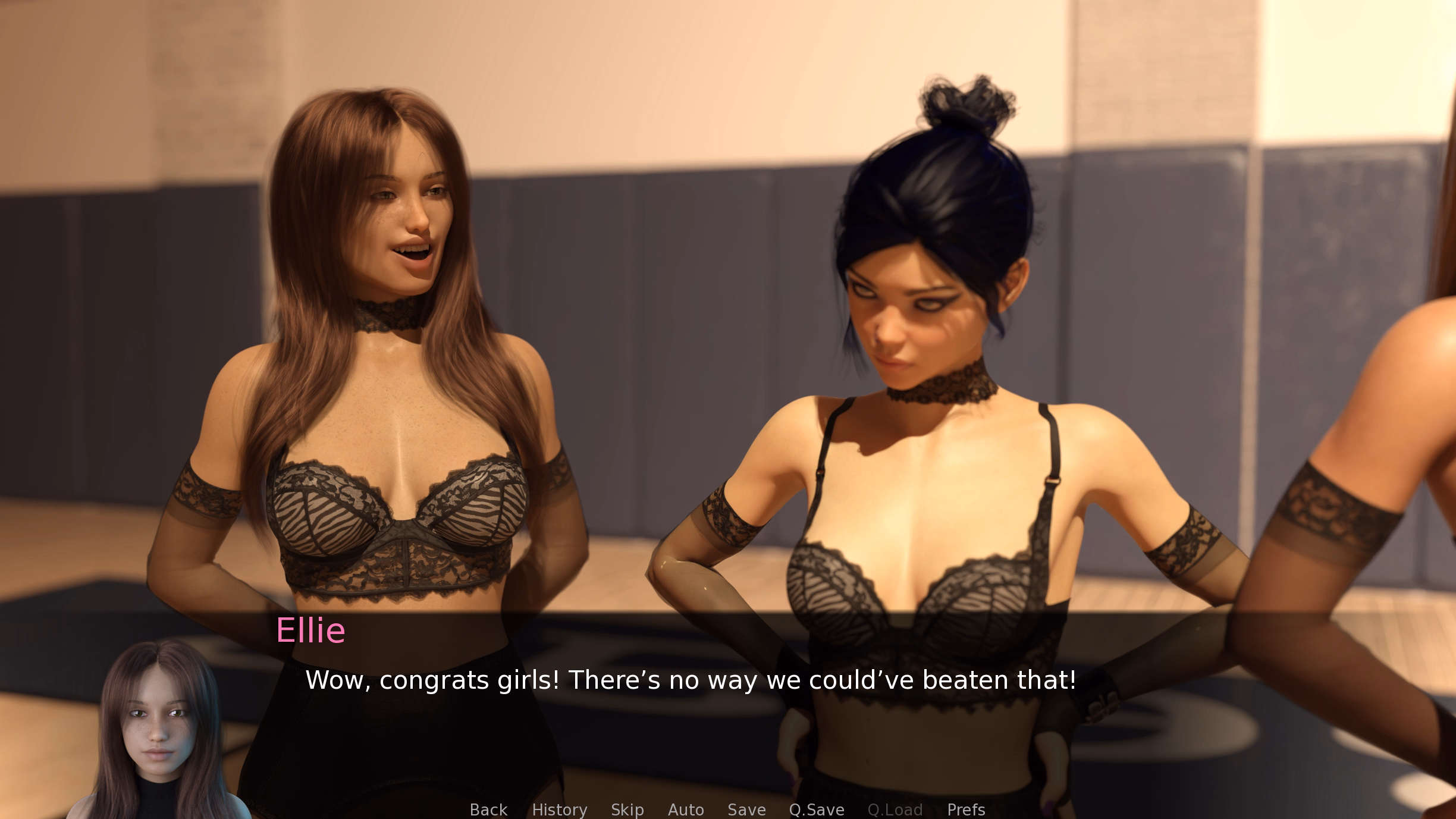Toggle Auto dialogue advance
The height and width of the screenshot is (819, 1456).
pos(685,809)
